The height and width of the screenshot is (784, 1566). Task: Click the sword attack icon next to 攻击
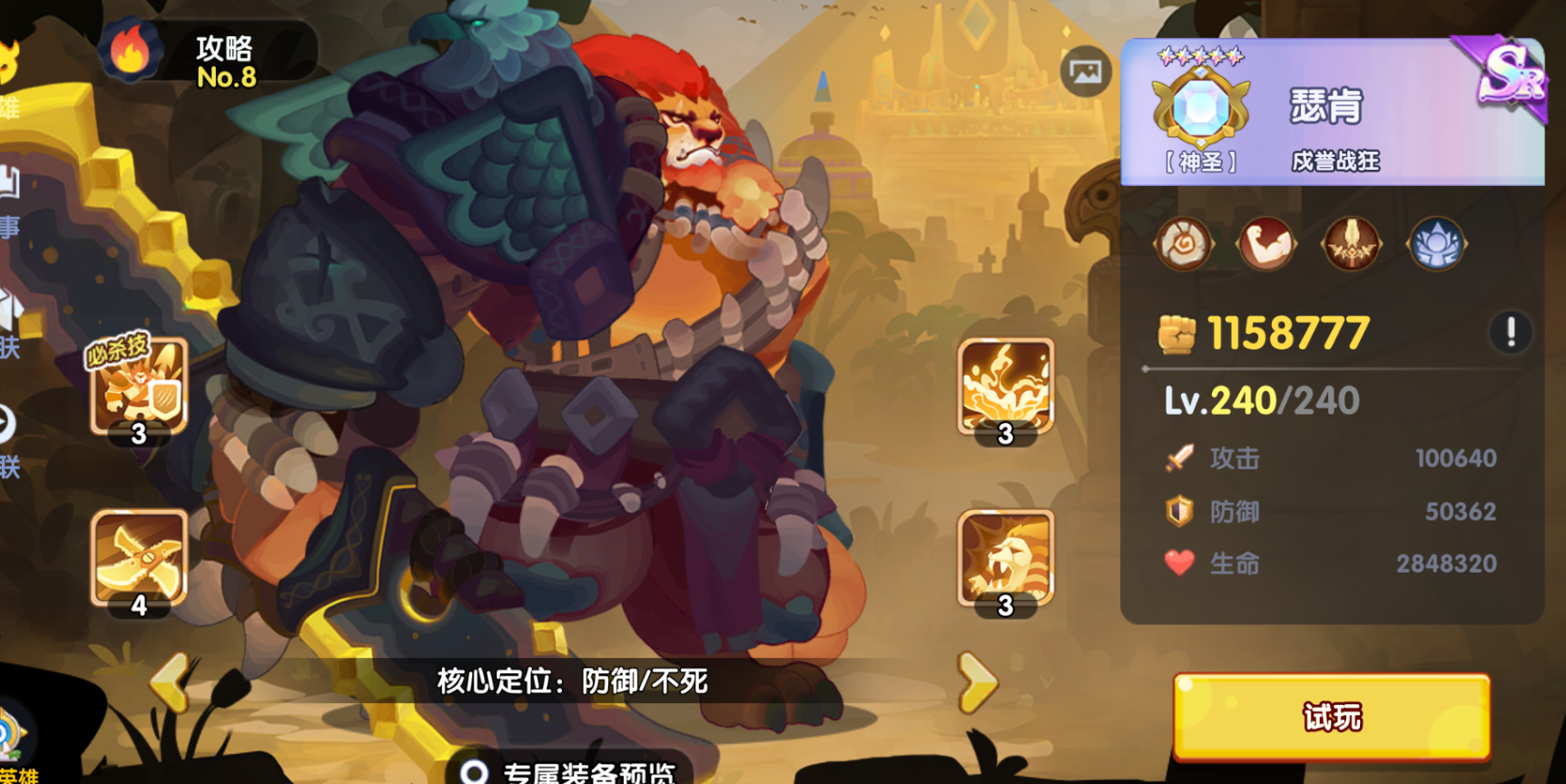pyautogui.click(x=1179, y=458)
